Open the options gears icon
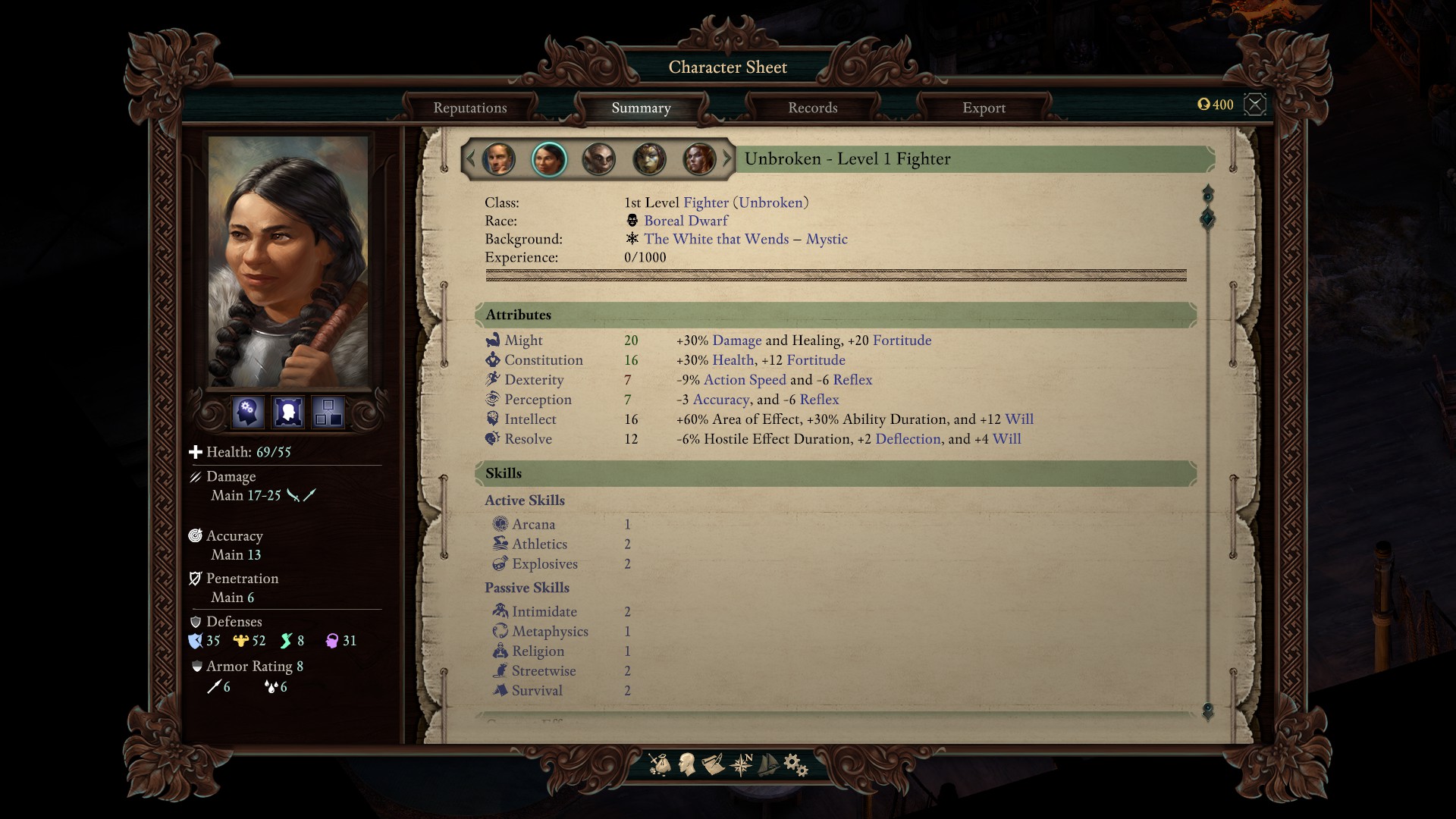This screenshot has height=819, width=1456. coord(795,764)
